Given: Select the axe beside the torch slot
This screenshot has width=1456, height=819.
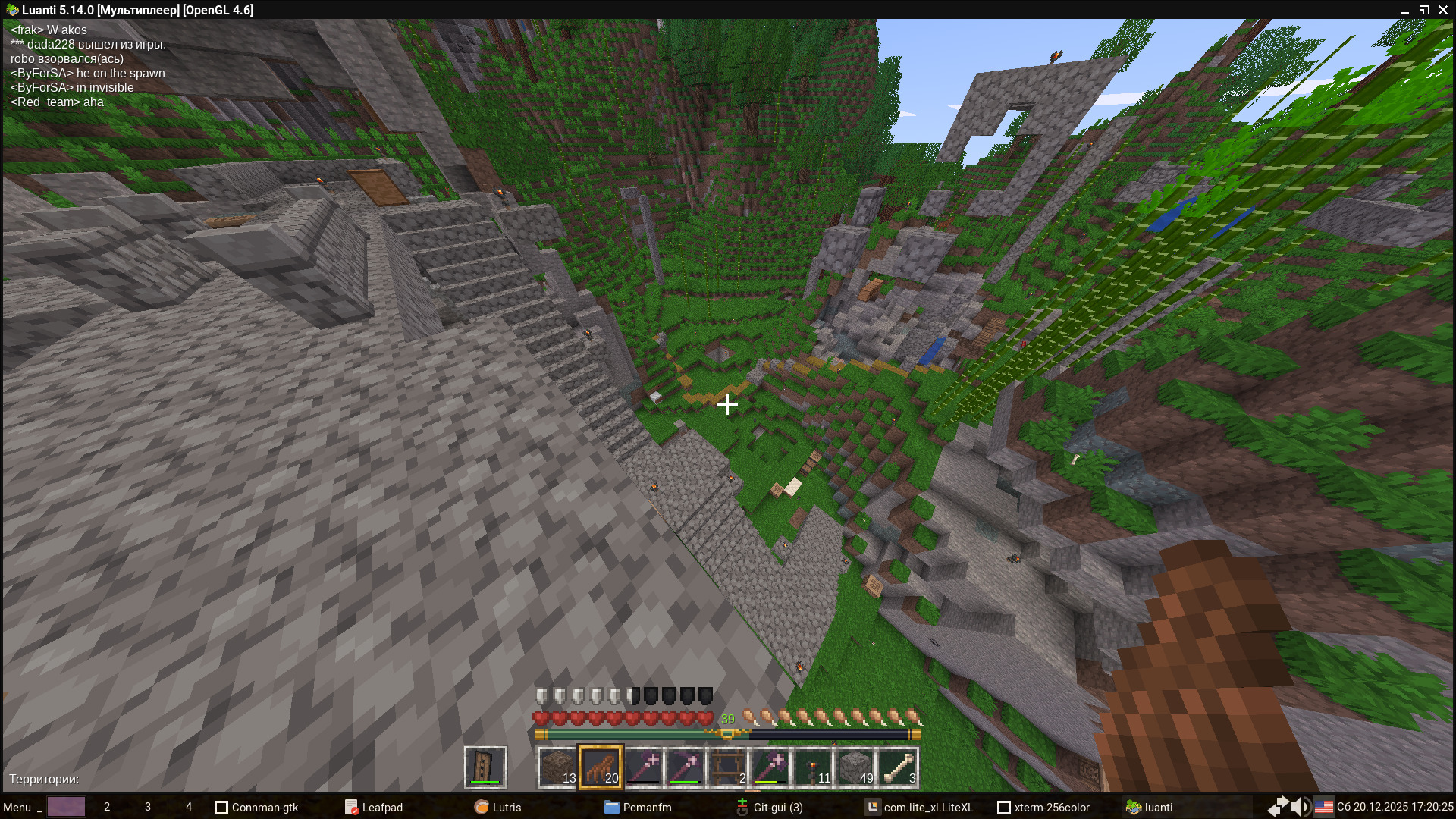Looking at the screenshot, I should (x=770, y=767).
